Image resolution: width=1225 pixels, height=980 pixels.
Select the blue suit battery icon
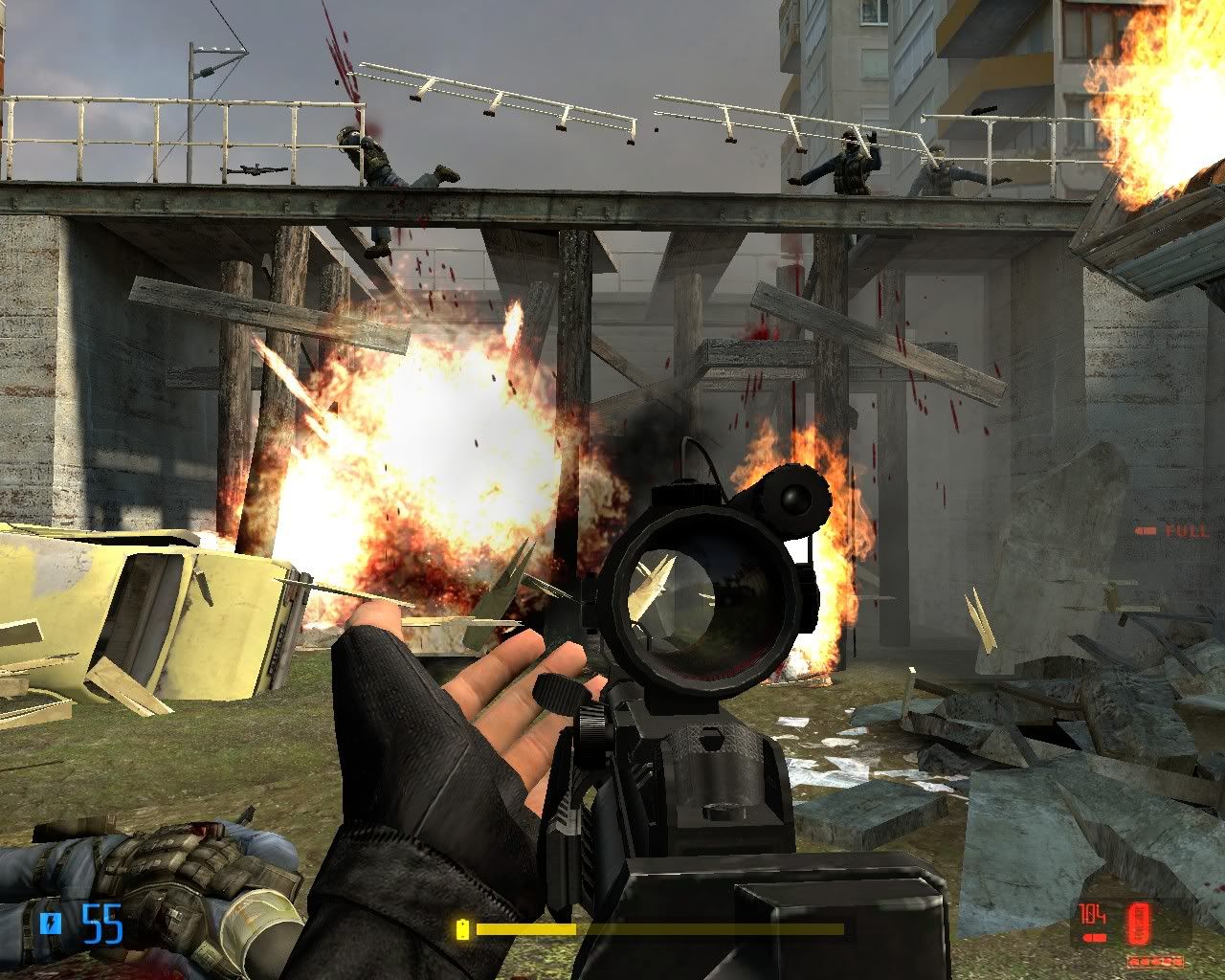pyautogui.click(x=54, y=923)
